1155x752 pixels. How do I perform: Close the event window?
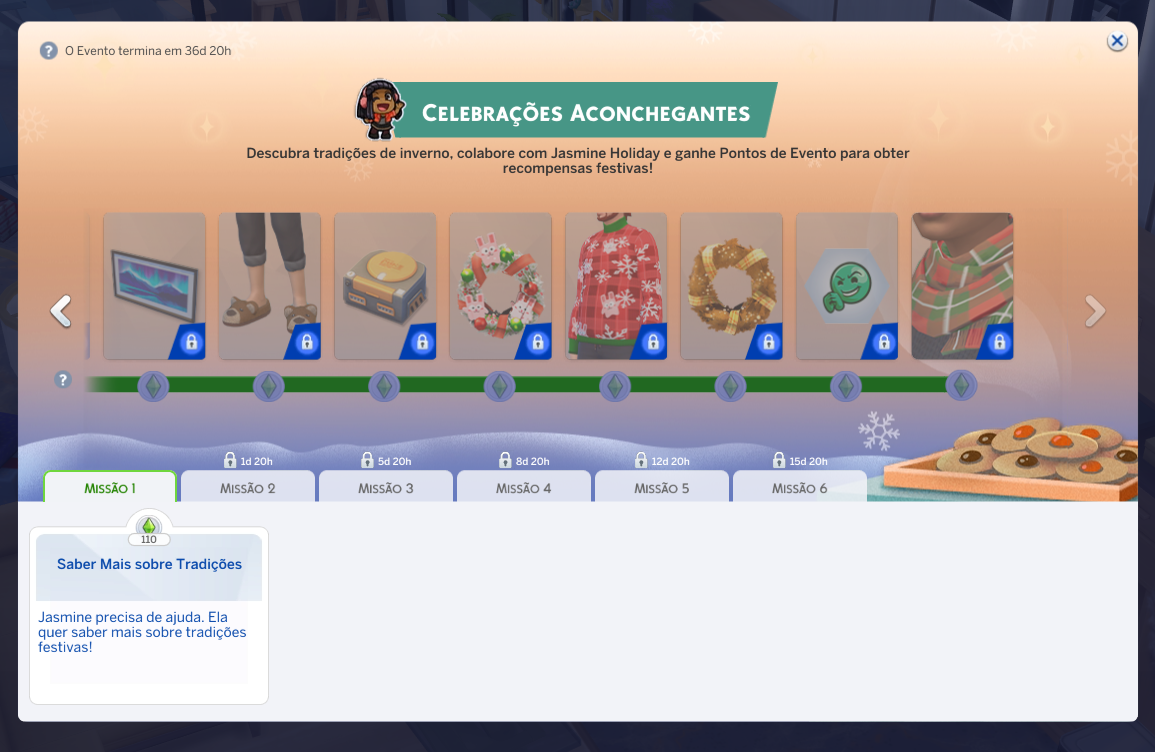coord(1117,41)
